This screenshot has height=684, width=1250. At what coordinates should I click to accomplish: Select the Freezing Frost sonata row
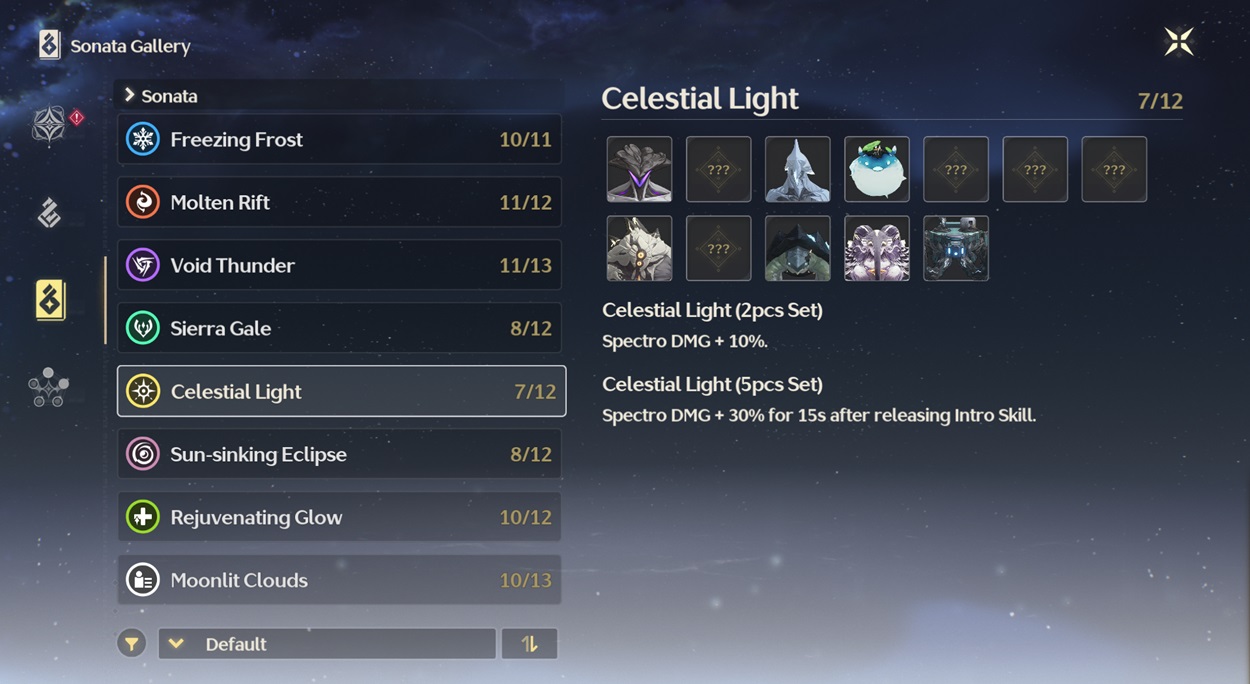339,139
